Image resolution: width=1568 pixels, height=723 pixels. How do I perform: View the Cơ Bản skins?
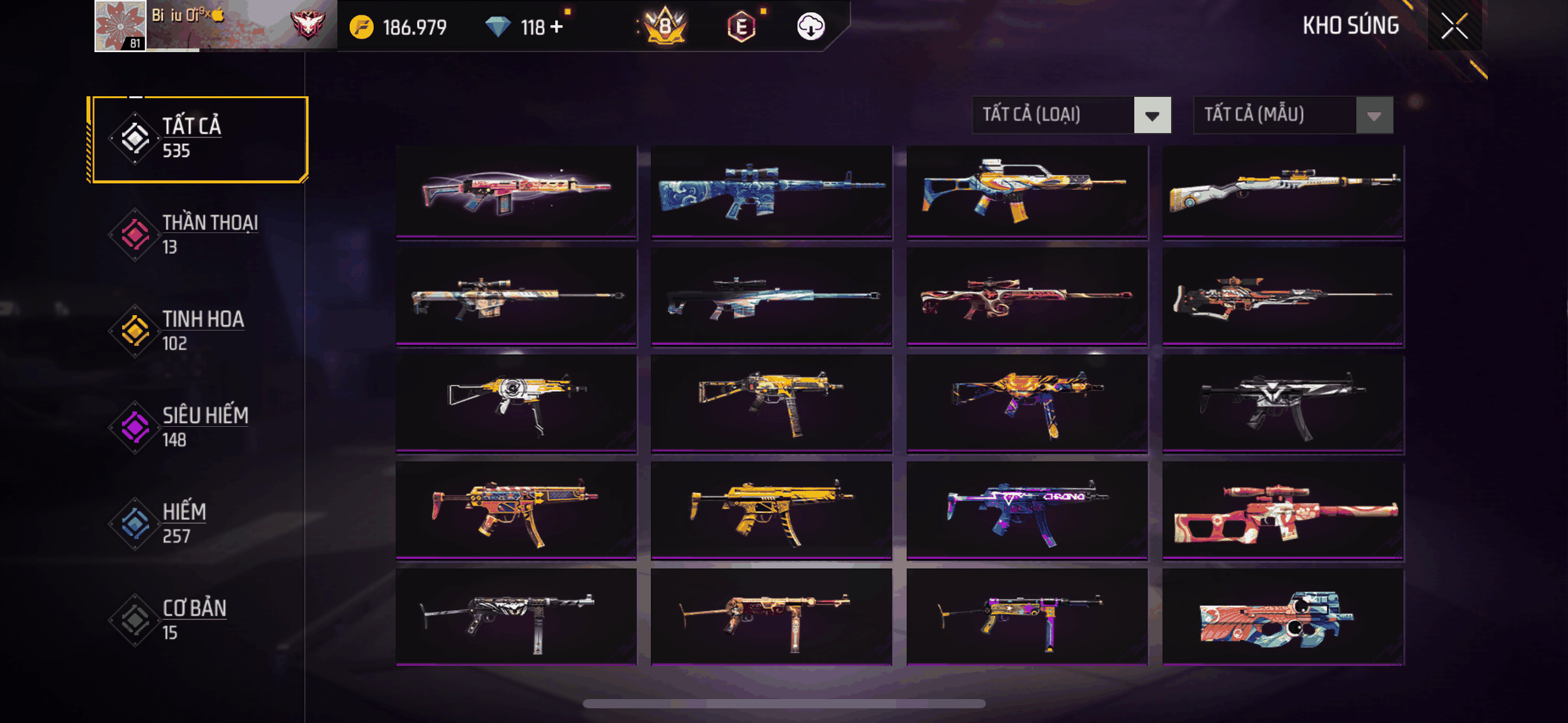click(x=199, y=619)
